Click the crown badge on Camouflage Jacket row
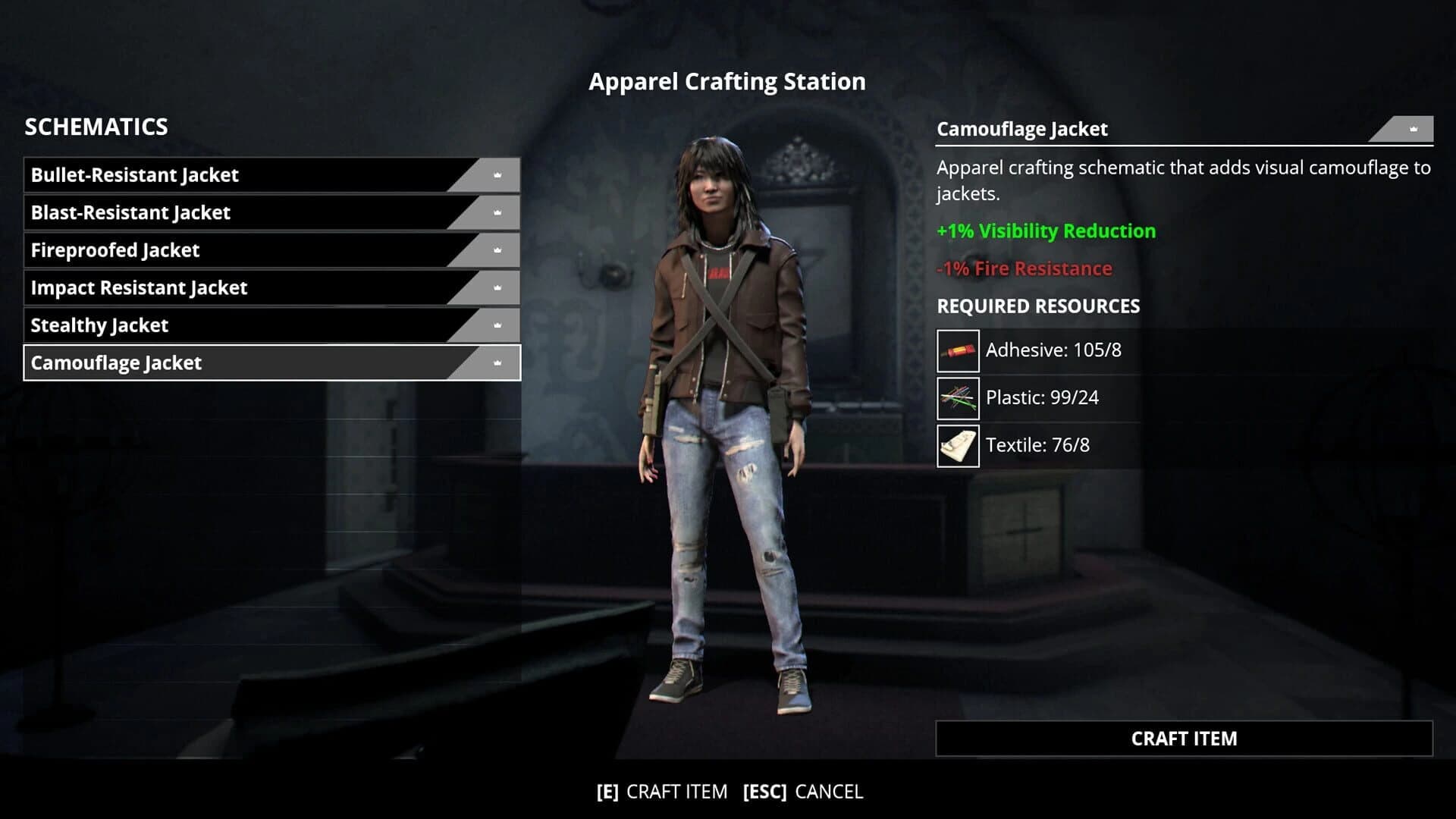Image resolution: width=1456 pixels, height=819 pixels. (x=497, y=363)
